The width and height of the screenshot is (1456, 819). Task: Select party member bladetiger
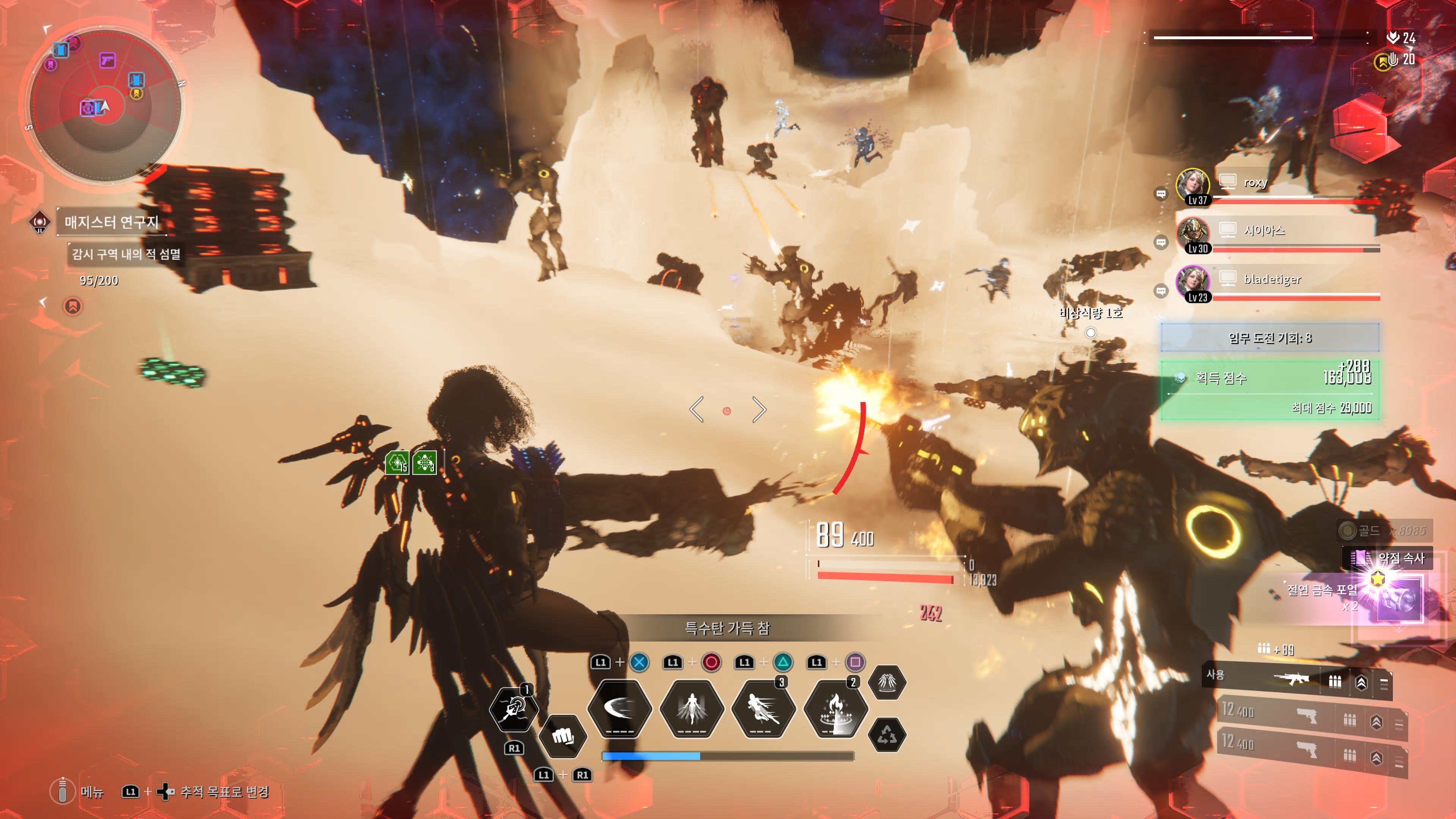coord(1272,279)
